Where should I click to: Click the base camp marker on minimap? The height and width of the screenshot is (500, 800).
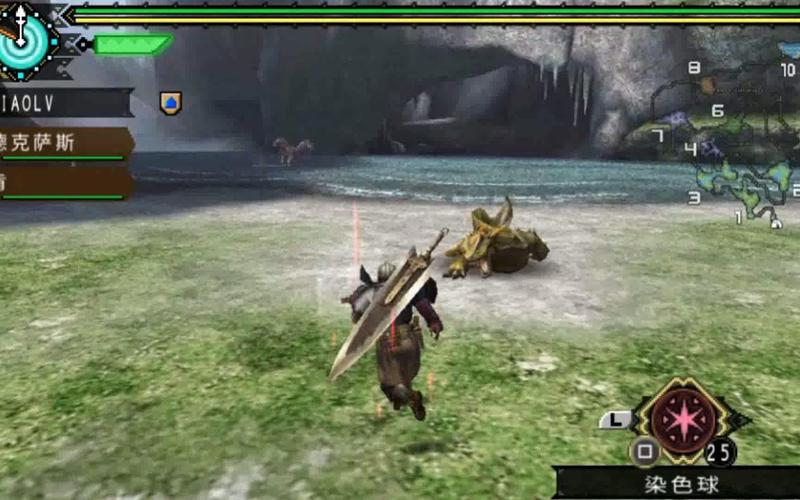click(x=776, y=224)
